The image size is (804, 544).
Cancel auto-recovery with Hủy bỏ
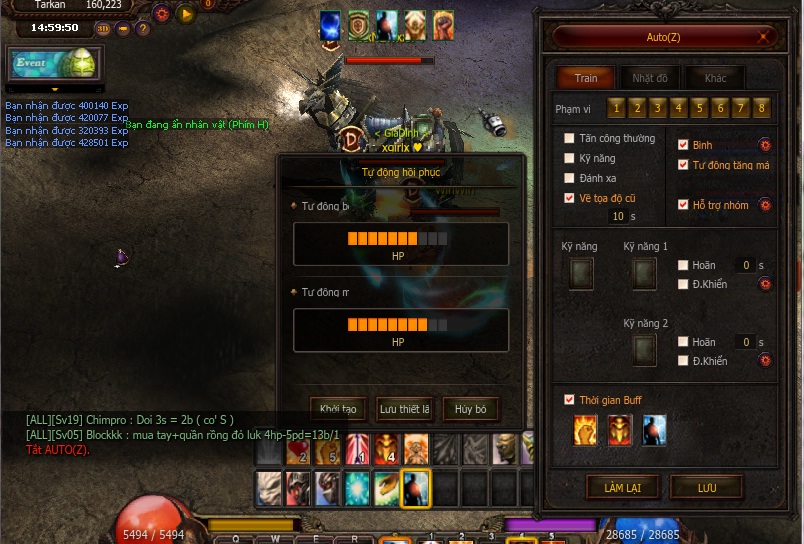click(470, 409)
